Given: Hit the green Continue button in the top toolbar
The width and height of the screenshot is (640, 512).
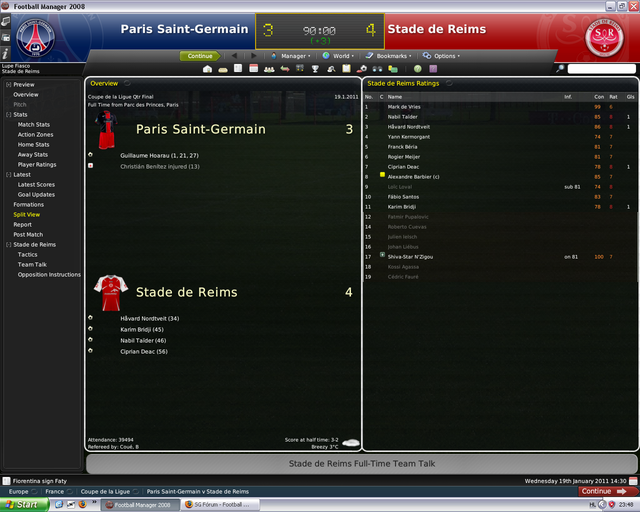Looking at the screenshot, I should 199,56.
